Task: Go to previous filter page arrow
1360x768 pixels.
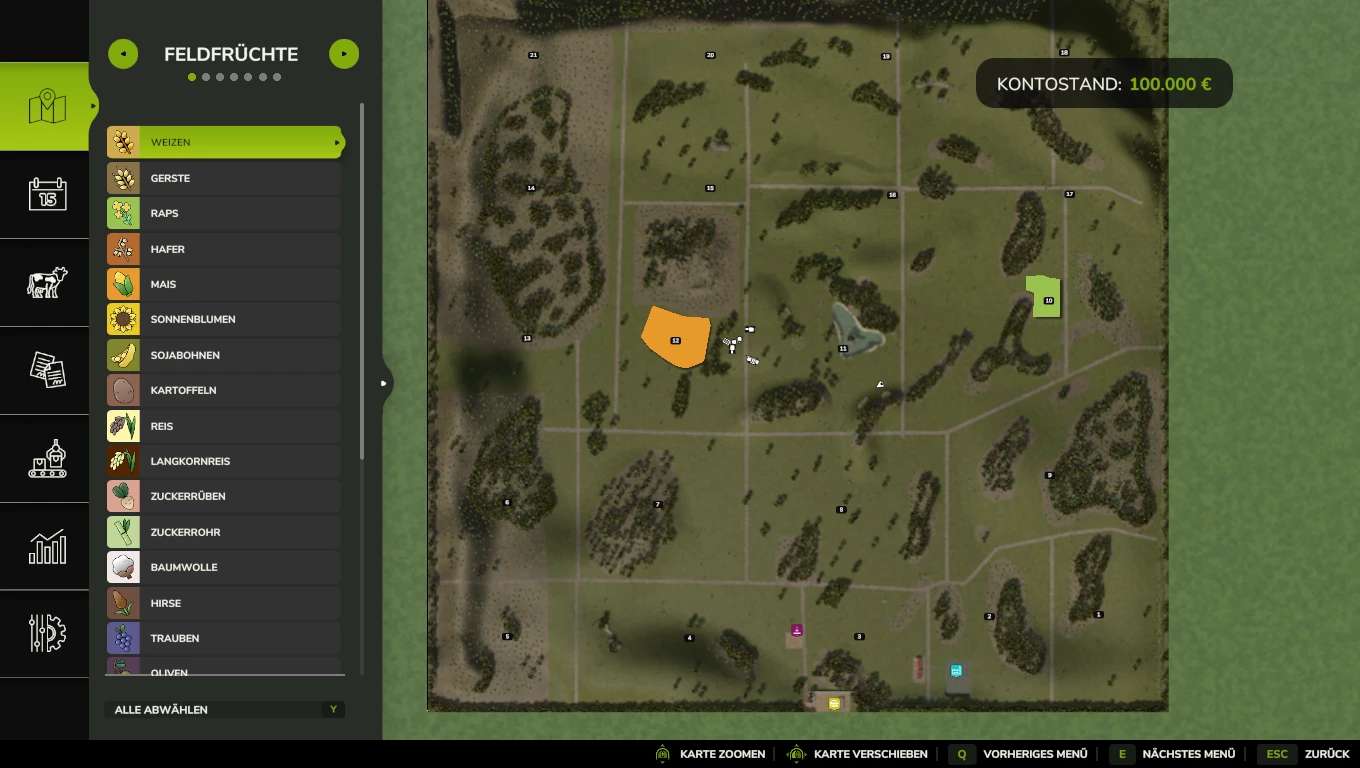Action: pyautogui.click(x=123, y=54)
